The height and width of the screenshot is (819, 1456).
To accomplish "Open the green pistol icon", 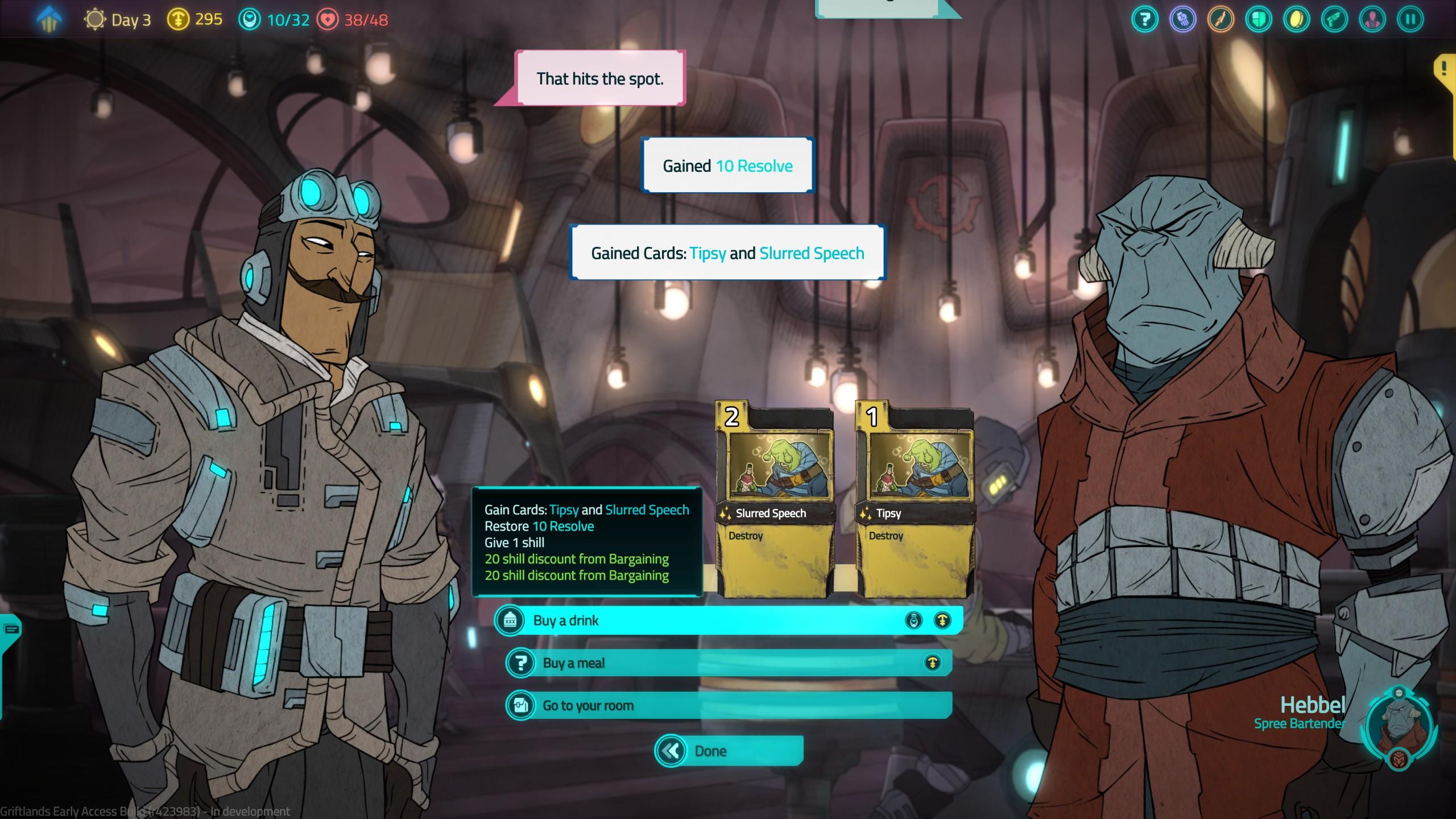I will (x=1335, y=20).
